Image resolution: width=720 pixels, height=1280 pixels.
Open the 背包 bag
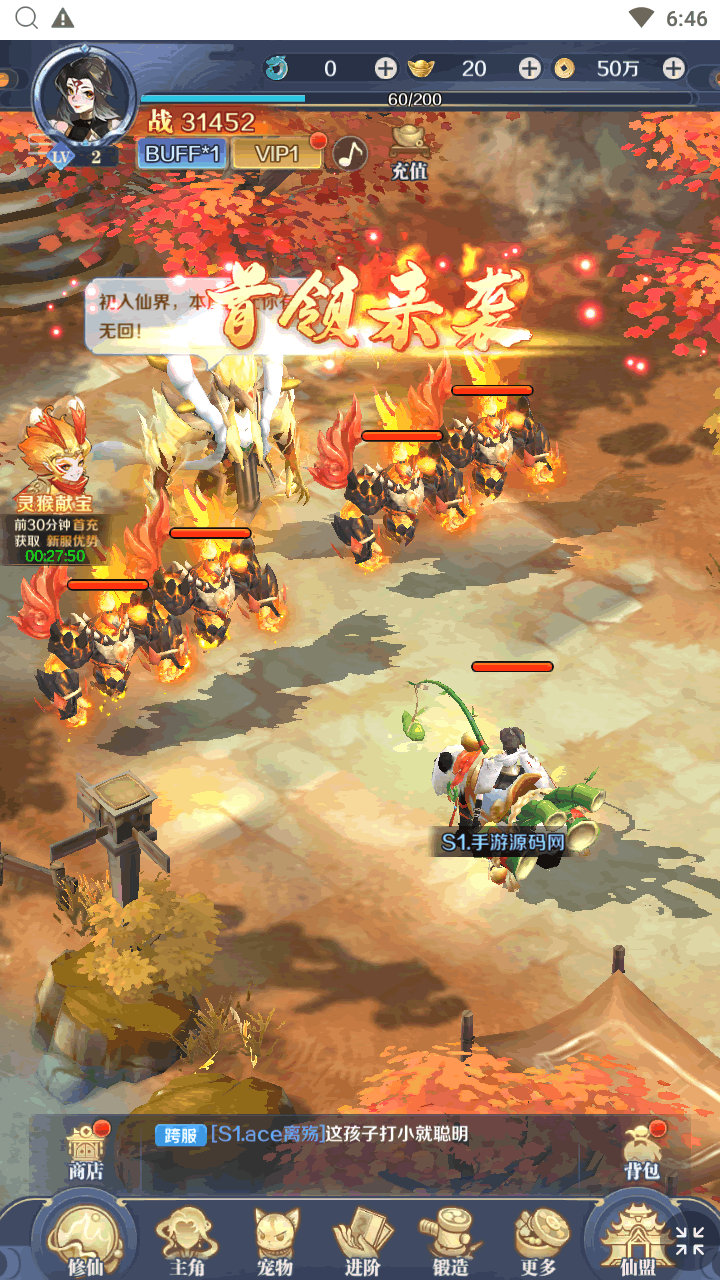tap(642, 1152)
